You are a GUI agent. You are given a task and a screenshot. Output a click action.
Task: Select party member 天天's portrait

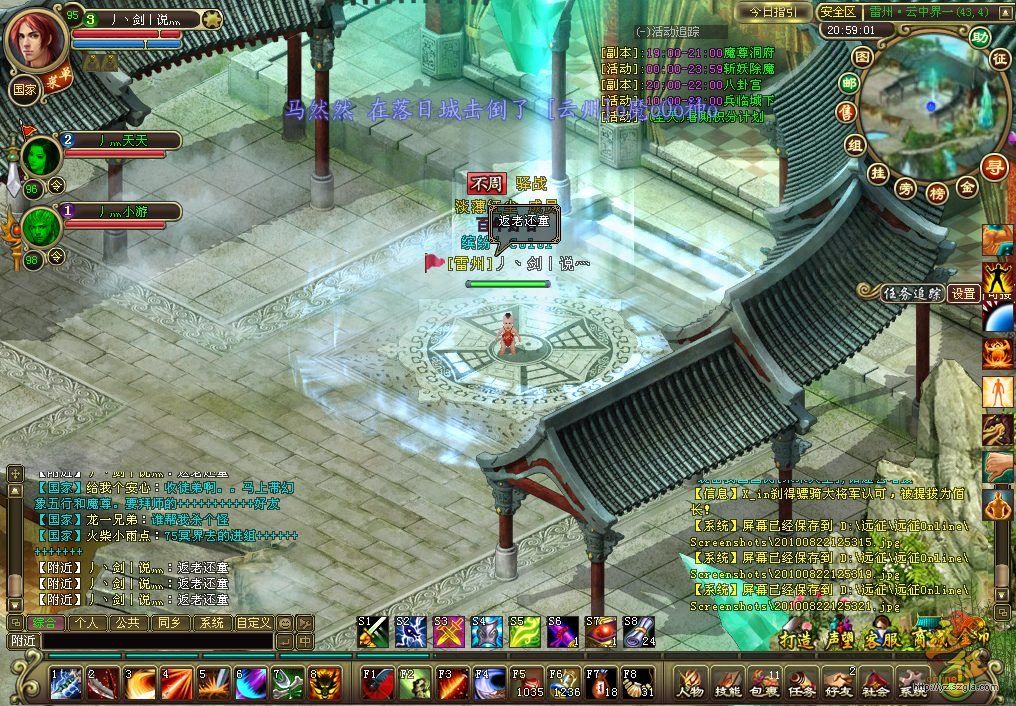pos(41,156)
